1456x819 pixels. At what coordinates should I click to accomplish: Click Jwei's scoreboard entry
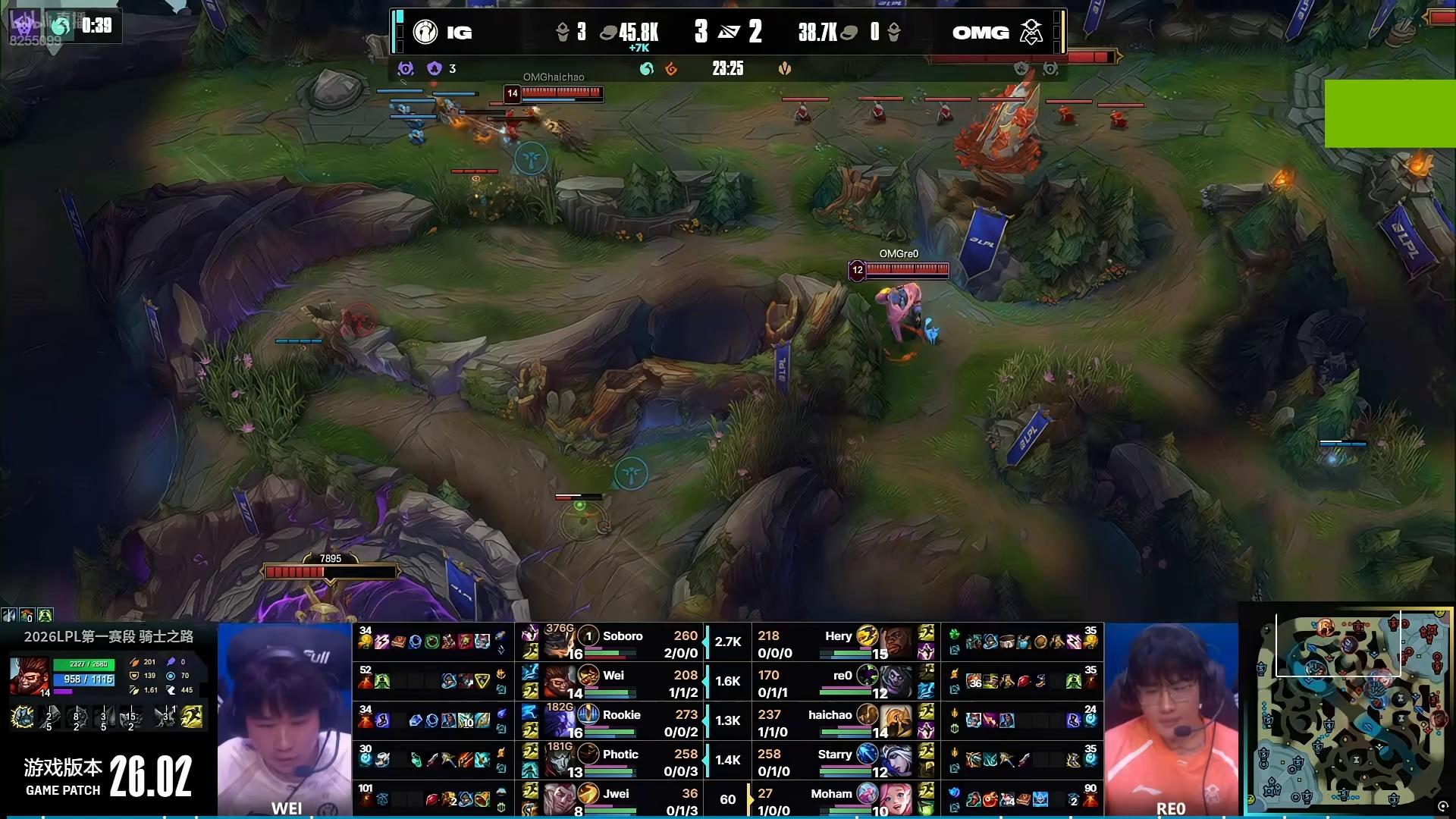616,799
